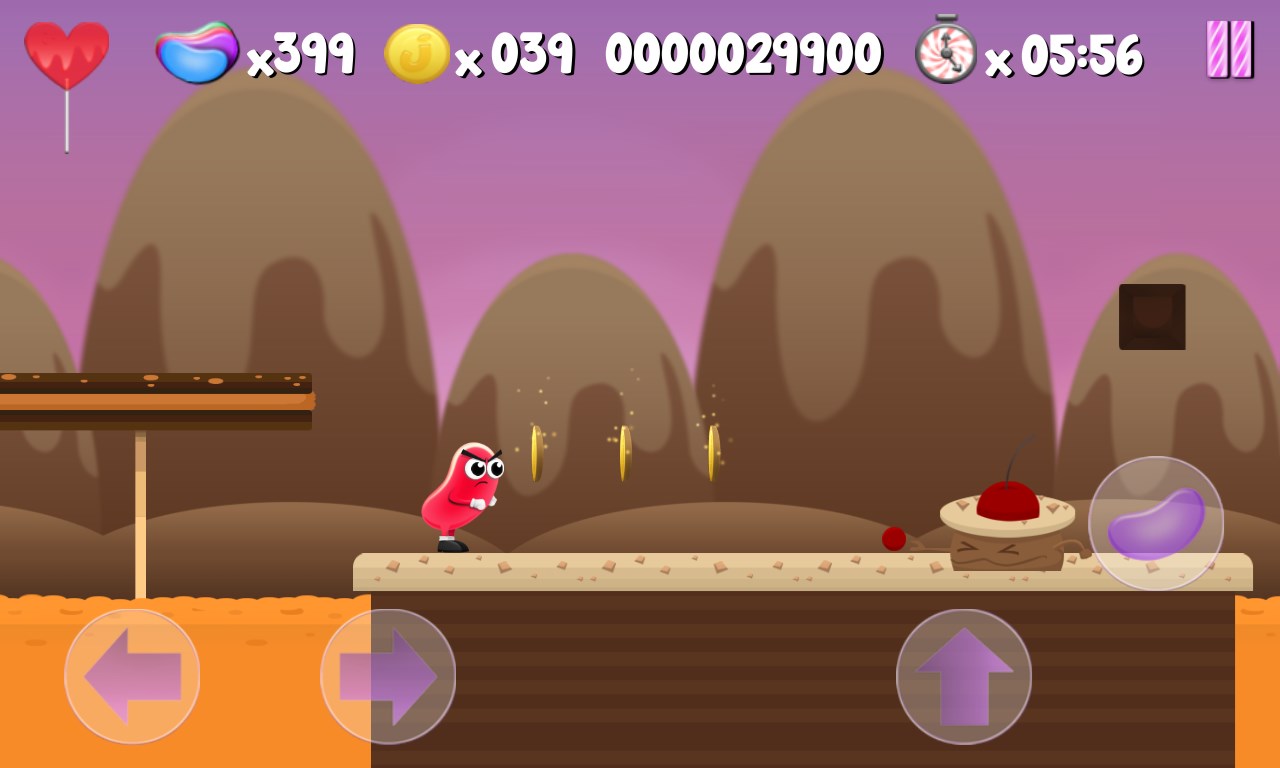The height and width of the screenshot is (768, 1280).
Task: Click the rightmost spinning coin
Action: coord(714,452)
